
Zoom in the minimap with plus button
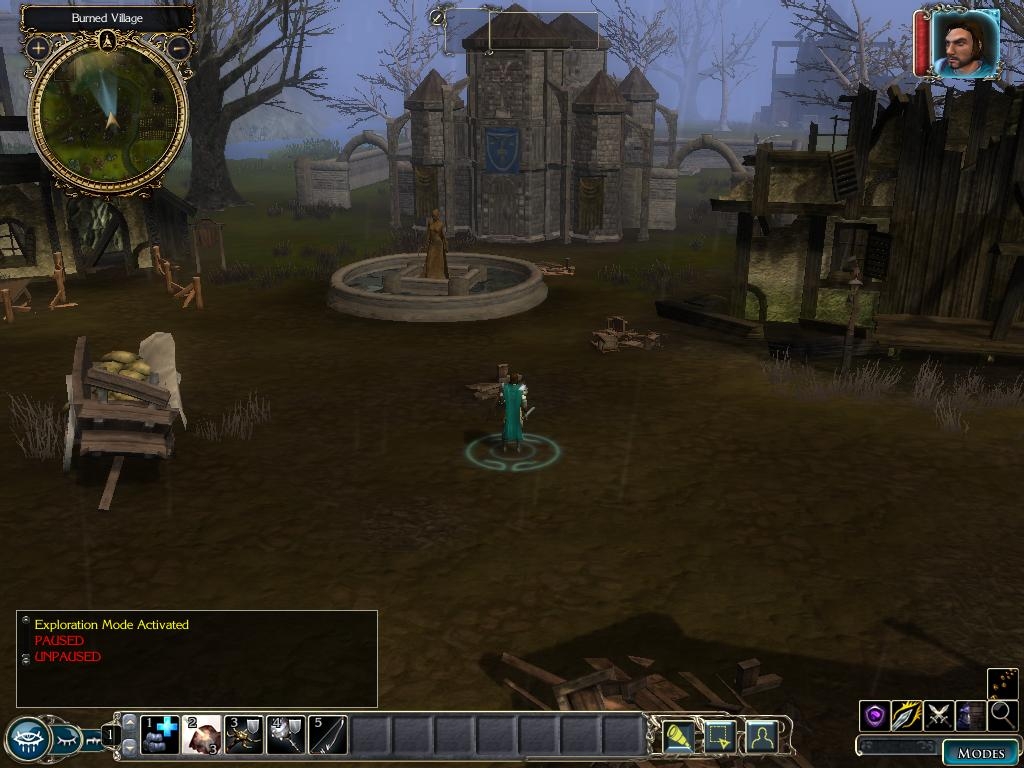[38, 48]
